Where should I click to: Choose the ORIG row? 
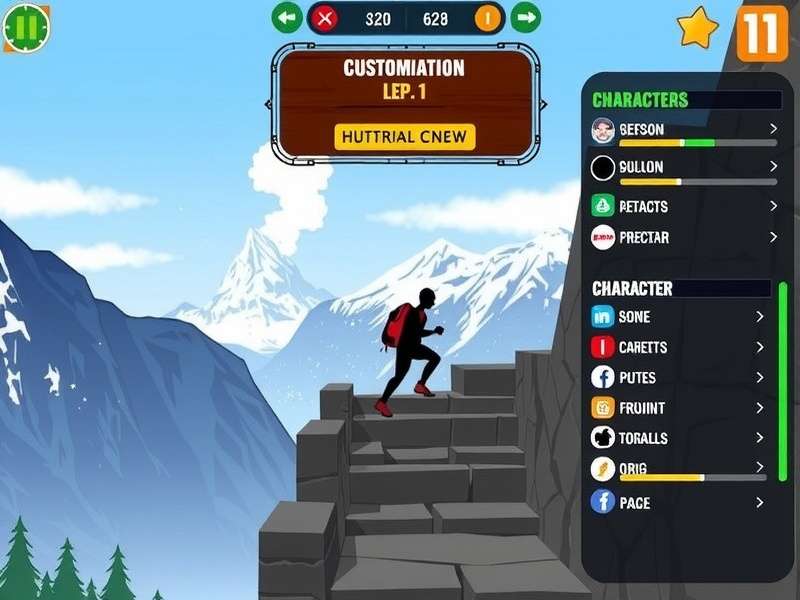click(x=678, y=468)
